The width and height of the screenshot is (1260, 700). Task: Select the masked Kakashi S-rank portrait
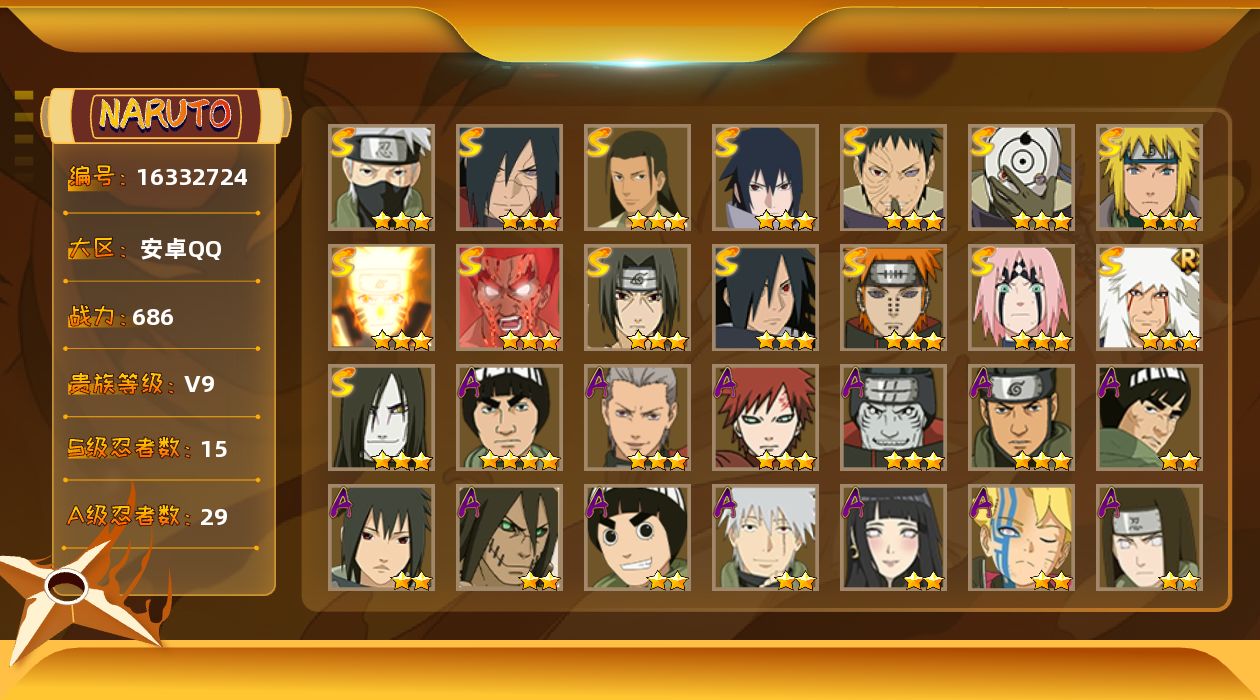tap(381, 178)
